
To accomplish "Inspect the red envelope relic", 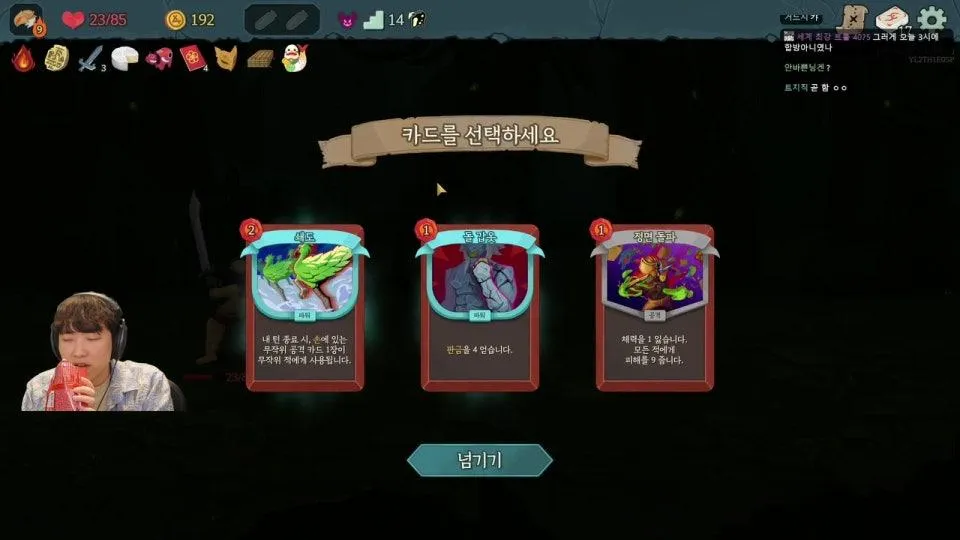I will (x=192, y=59).
